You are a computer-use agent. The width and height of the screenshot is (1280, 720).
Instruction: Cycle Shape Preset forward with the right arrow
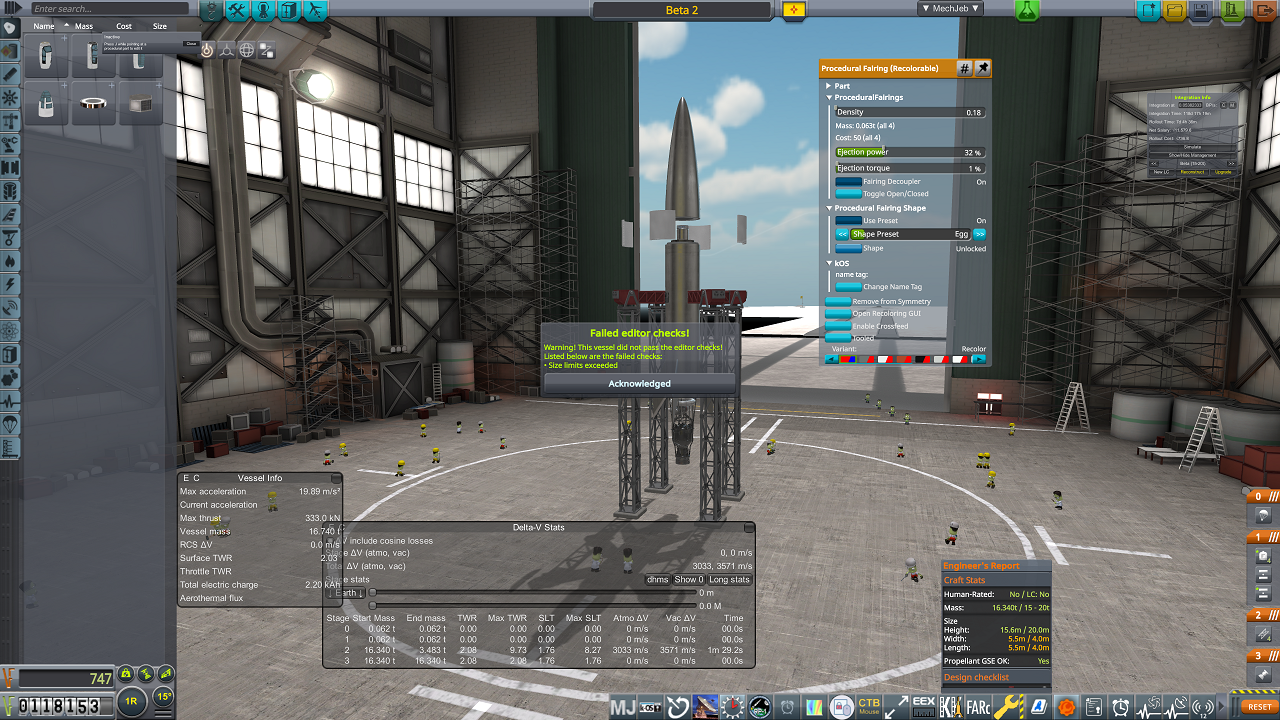[978, 233]
